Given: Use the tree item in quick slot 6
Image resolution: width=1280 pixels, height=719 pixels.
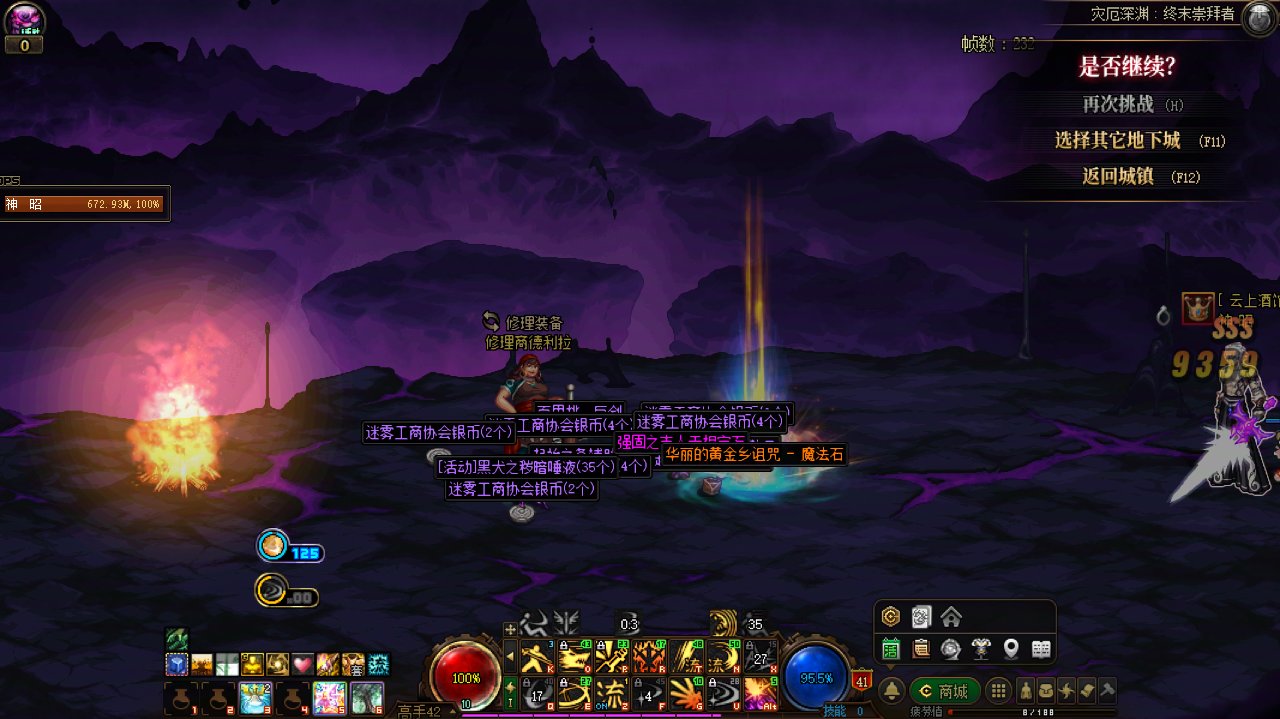Looking at the screenshot, I should click(x=366, y=697).
